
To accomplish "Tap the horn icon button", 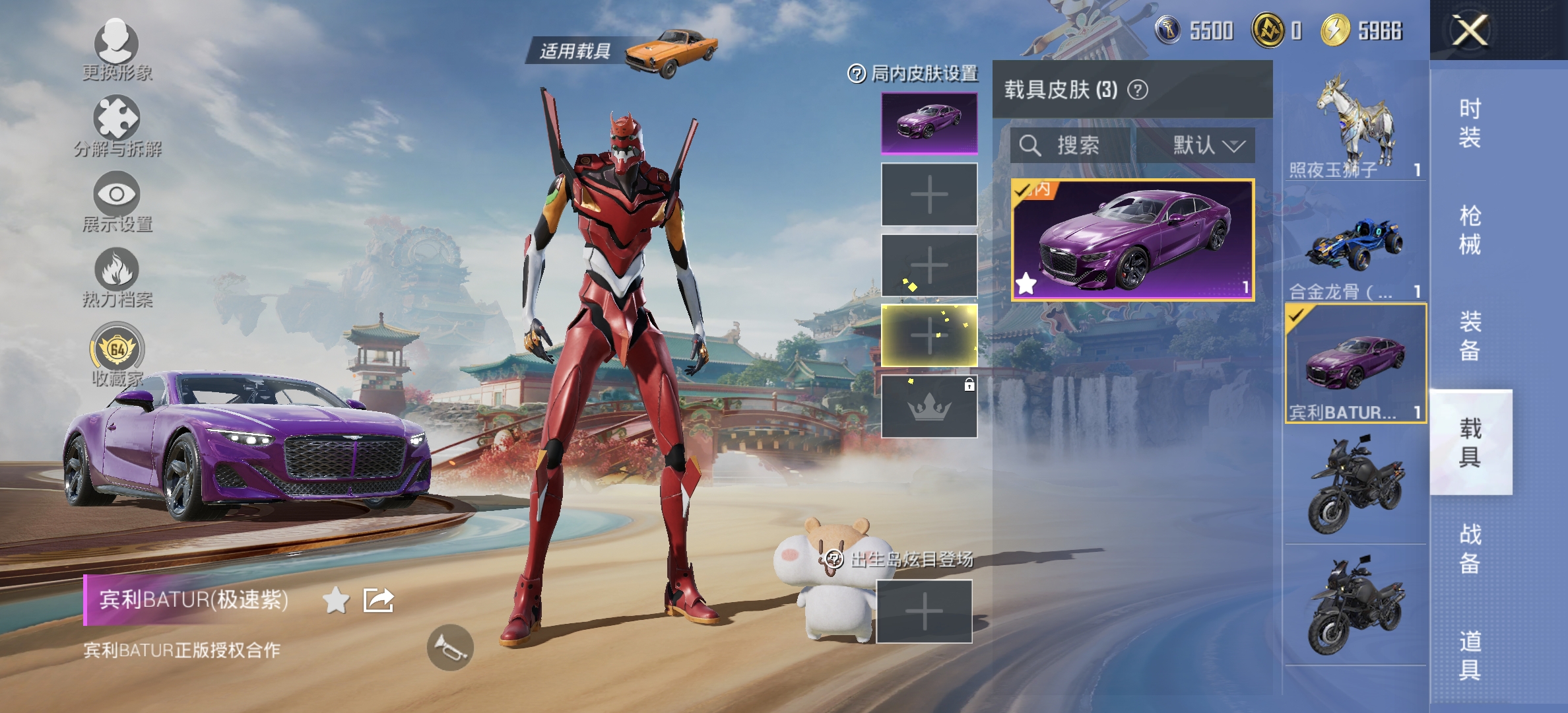I will [450, 648].
